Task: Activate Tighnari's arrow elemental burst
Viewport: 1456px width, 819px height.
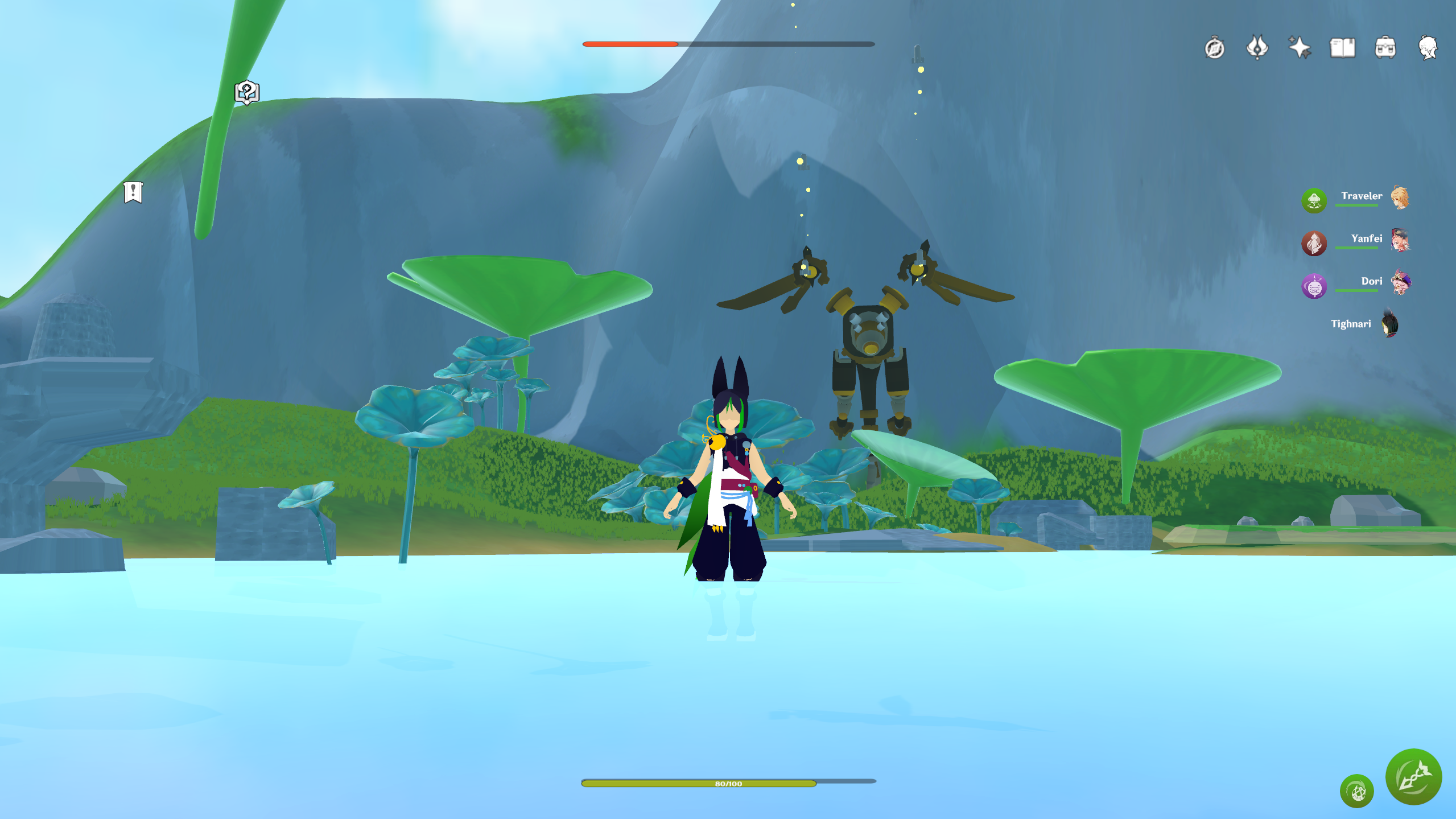Action: coord(1413,776)
